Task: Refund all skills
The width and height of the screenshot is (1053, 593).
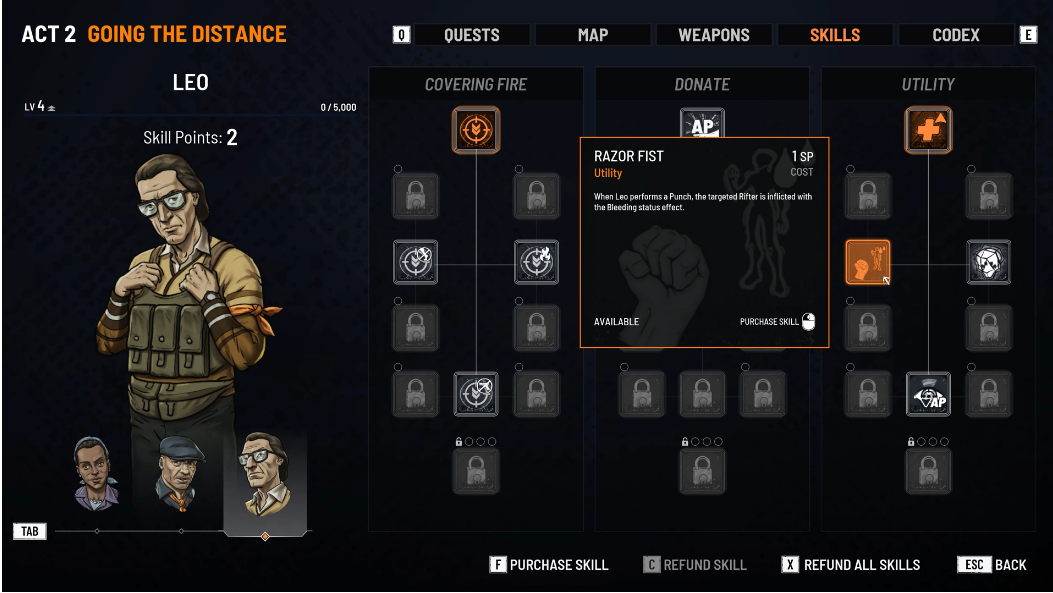Action: [851, 565]
